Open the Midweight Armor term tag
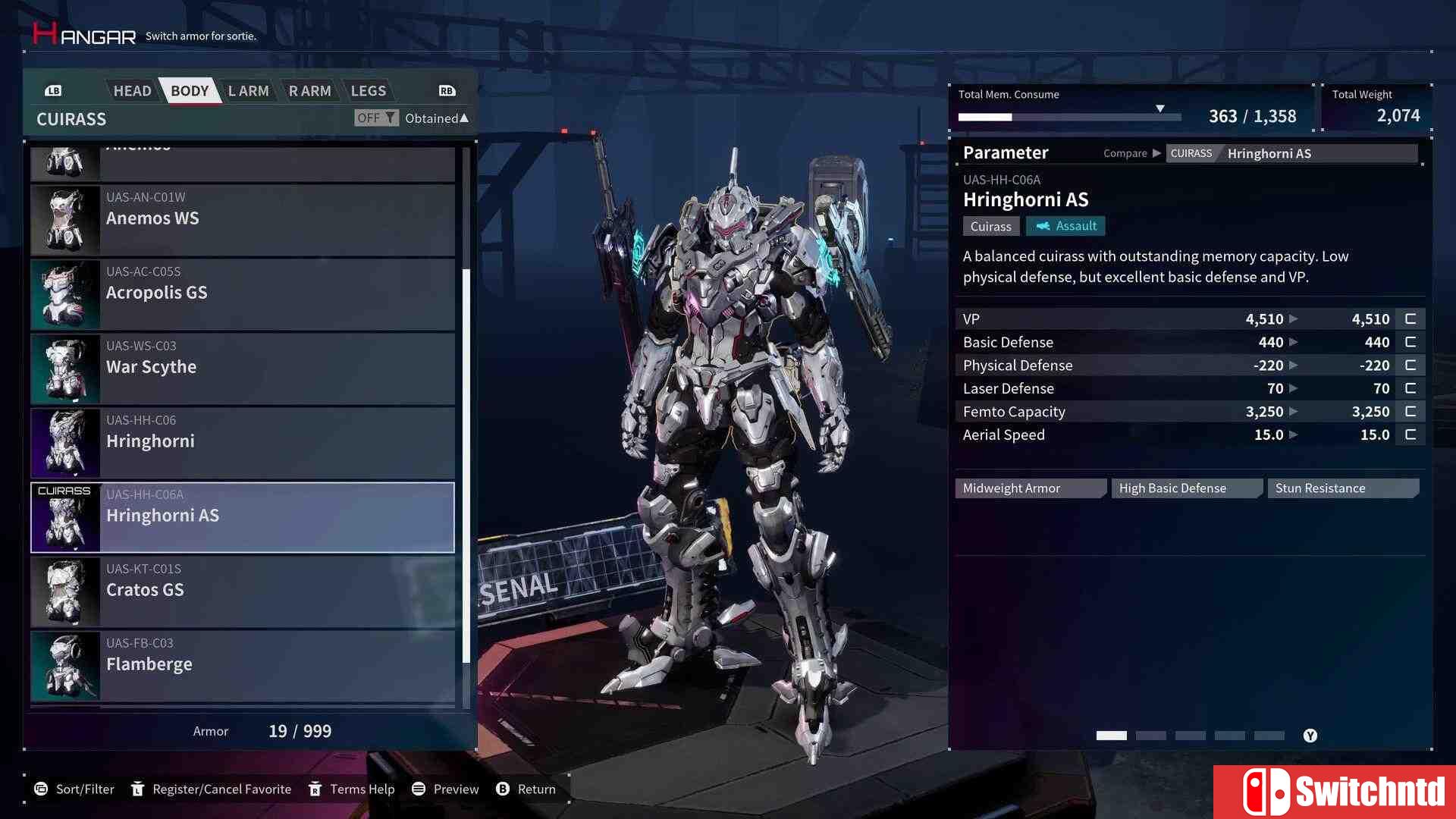Viewport: 1456px width, 819px height. coord(1030,488)
